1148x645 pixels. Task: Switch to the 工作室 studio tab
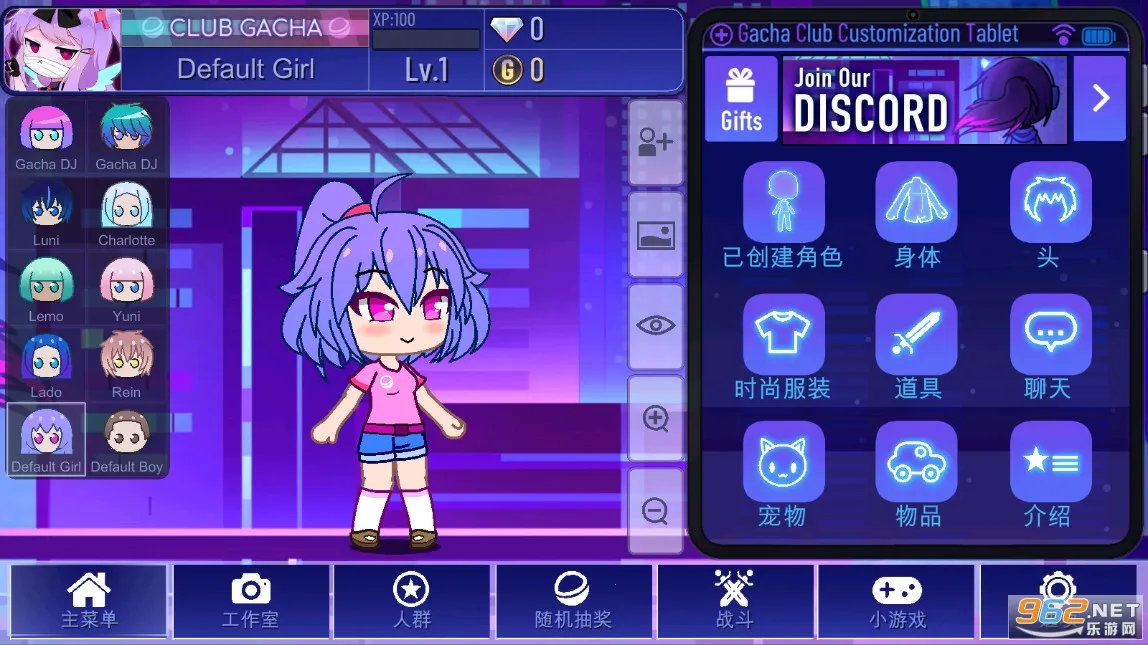click(x=251, y=601)
